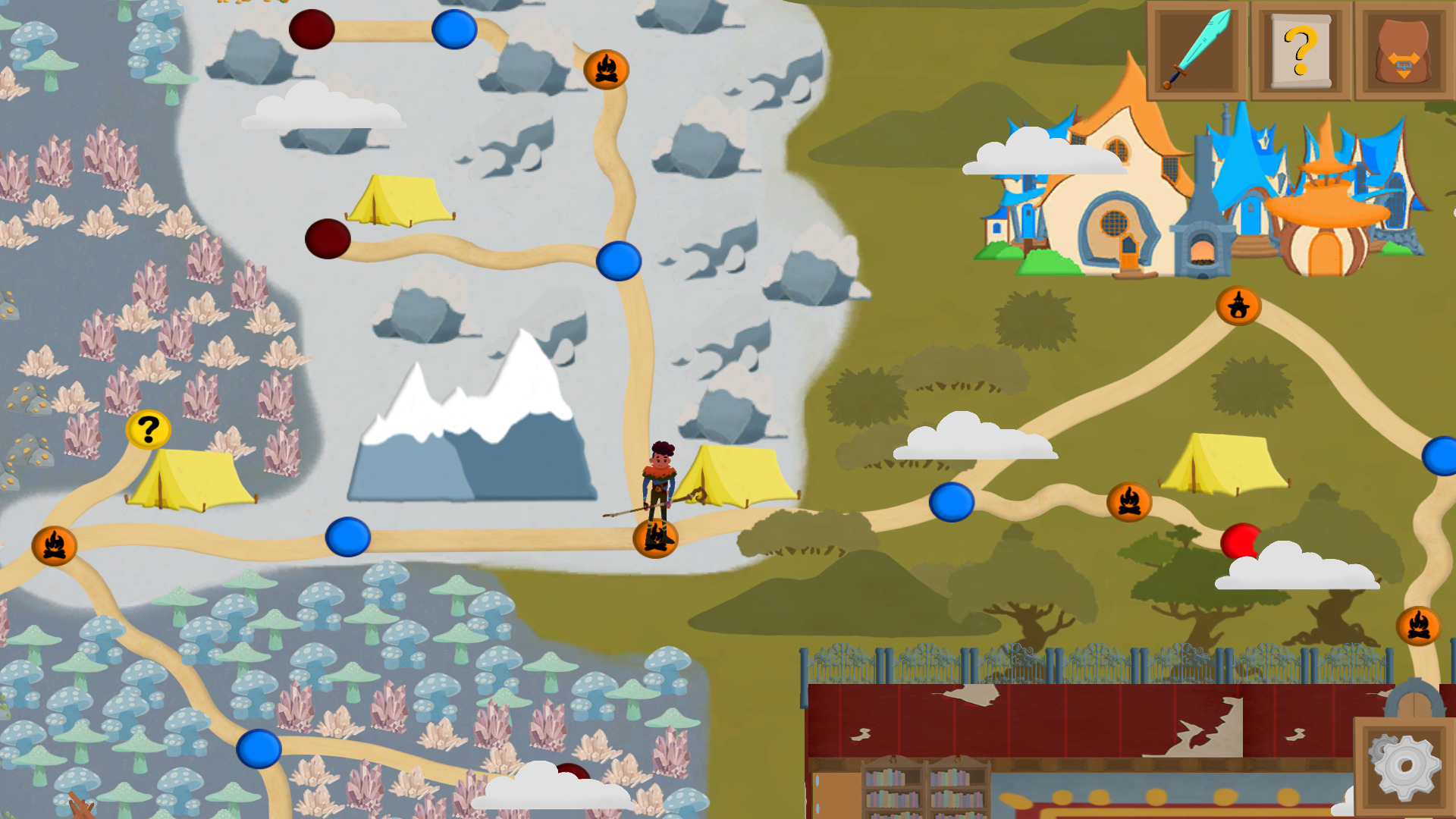Screen dimensions: 1456x819
Task: Select the yellow question mark map node
Action: click(148, 430)
